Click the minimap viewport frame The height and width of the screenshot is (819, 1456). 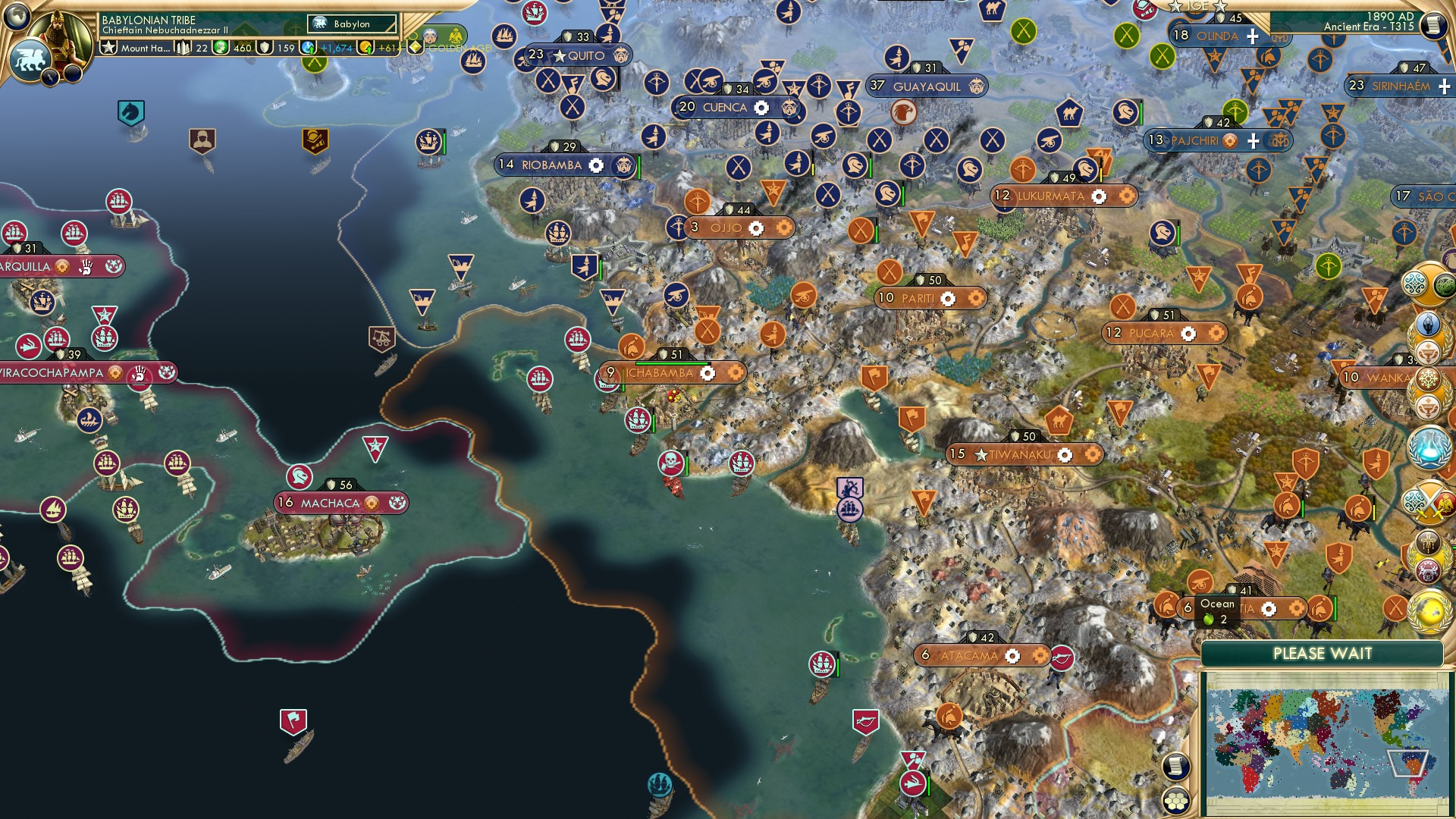(1408, 763)
